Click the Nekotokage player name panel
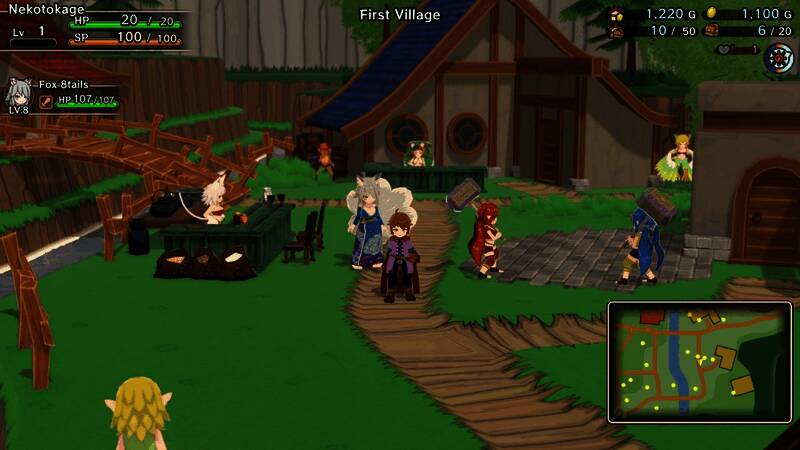This screenshot has width=800, height=450. click(48, 9)
